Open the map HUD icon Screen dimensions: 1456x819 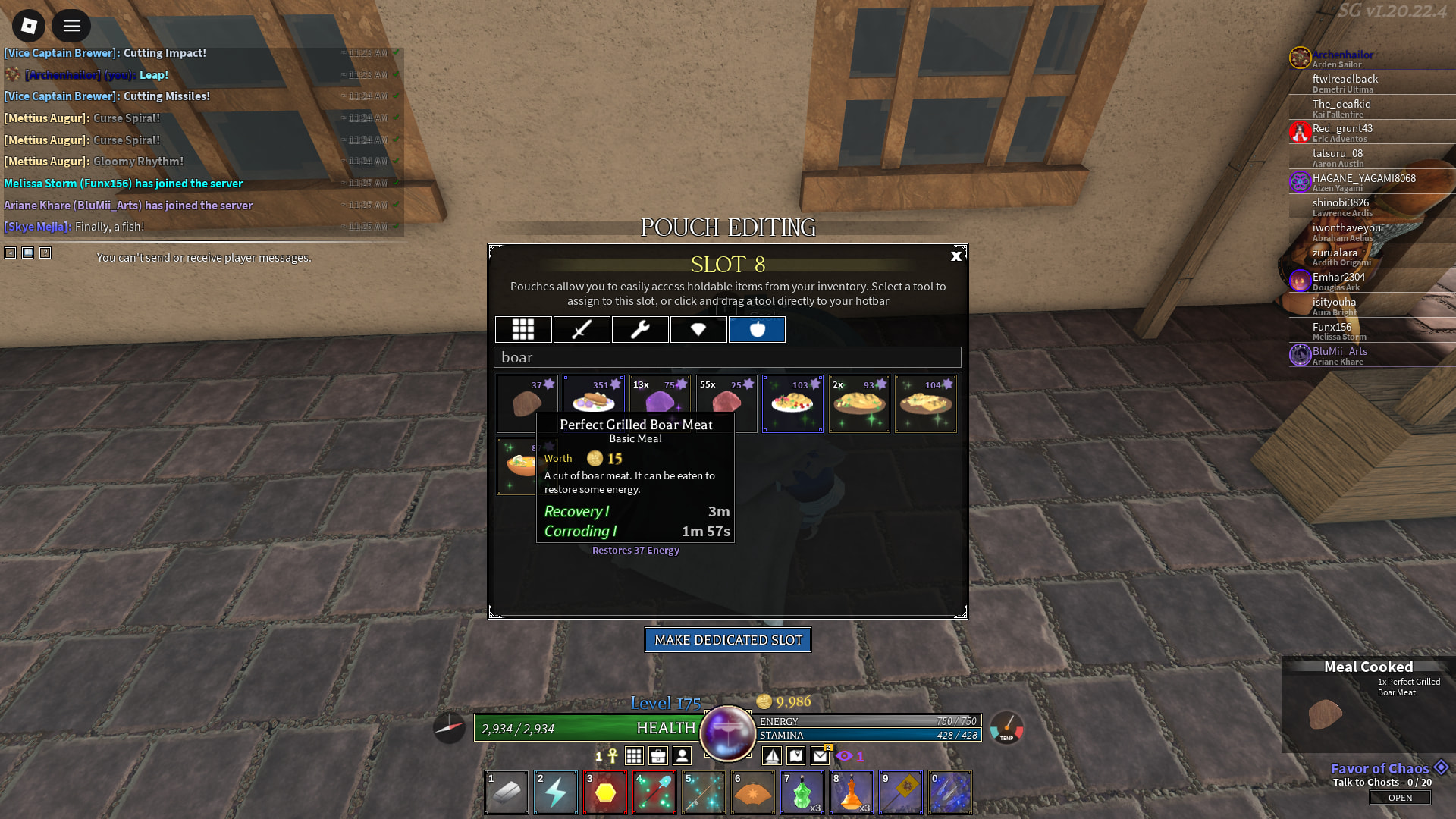(795, 755)
